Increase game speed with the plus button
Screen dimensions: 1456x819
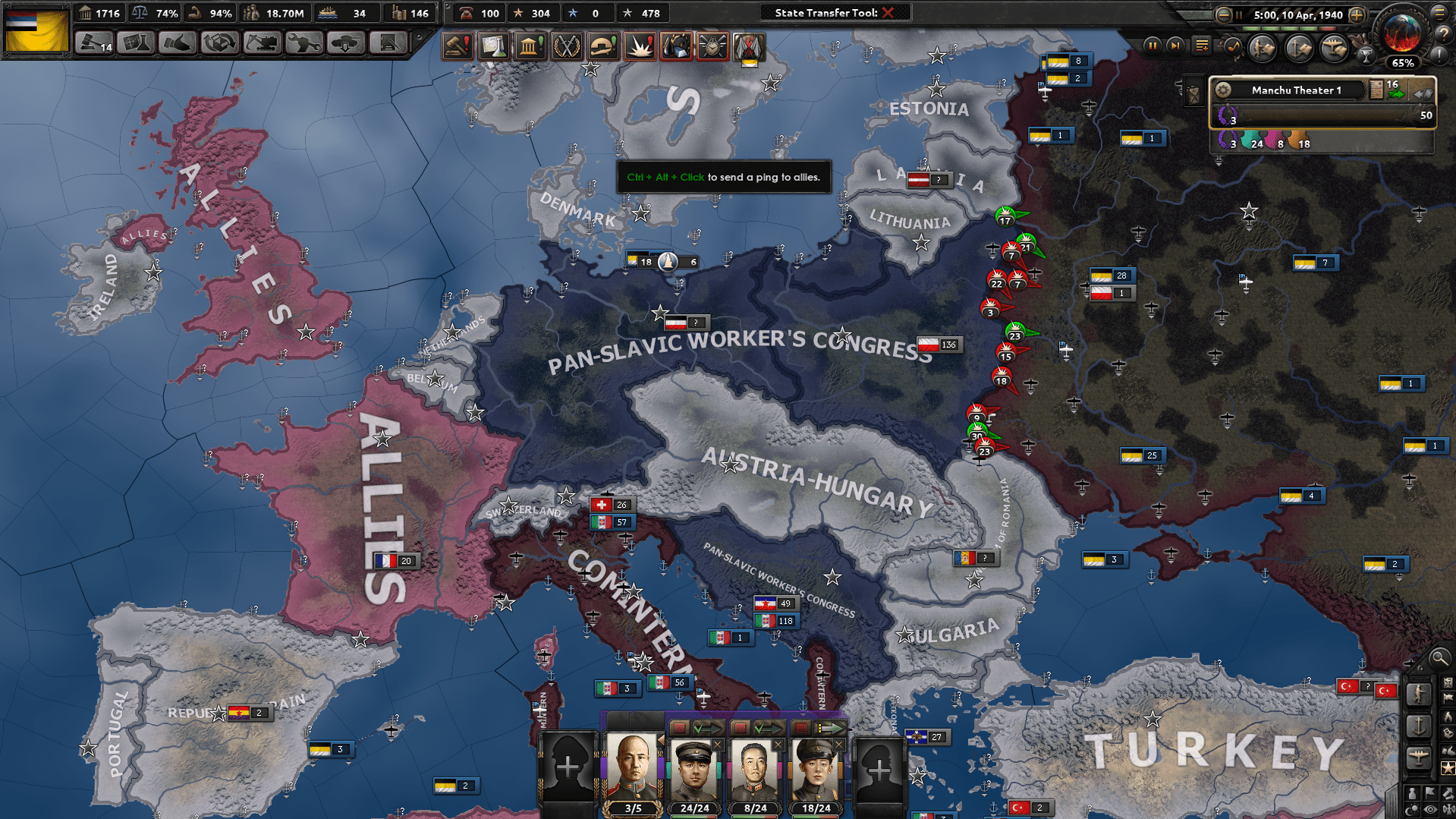click(1357, 14)
